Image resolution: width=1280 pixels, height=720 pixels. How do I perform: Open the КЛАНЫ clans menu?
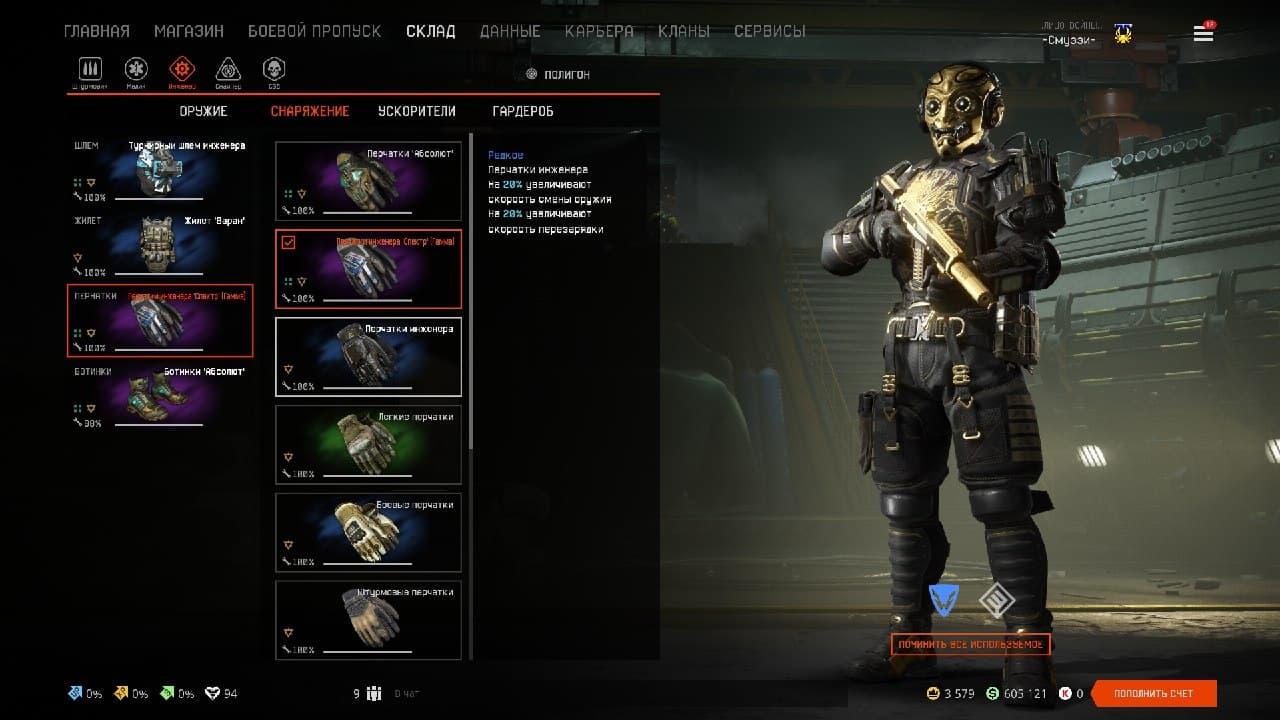click(684, 31)
